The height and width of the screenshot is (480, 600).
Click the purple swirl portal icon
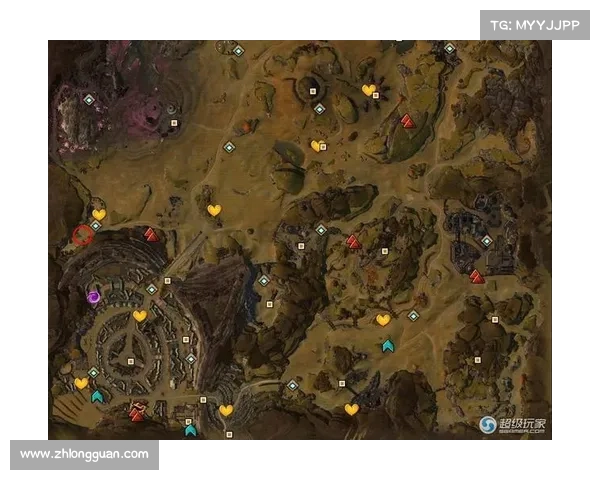point(94,296)
